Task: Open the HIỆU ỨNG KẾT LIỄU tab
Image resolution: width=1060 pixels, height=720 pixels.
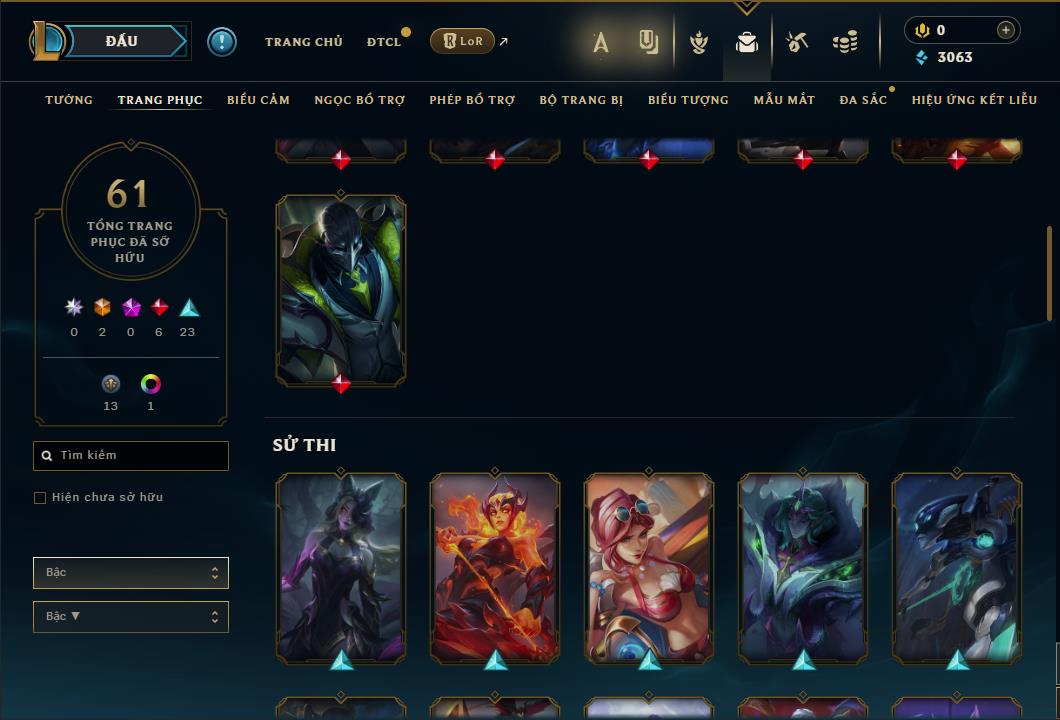Action: click(974, 100)
